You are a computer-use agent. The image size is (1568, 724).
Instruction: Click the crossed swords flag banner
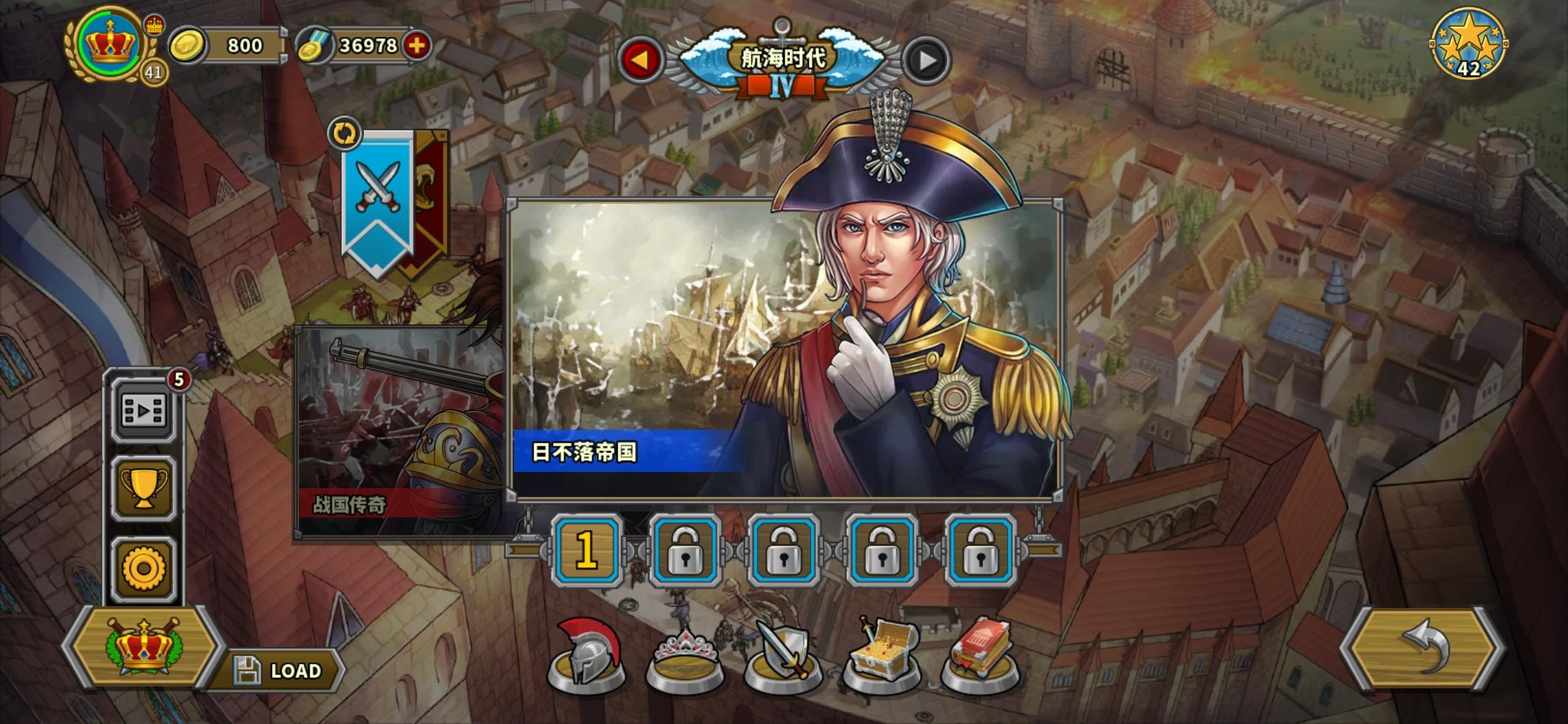click(x=379, y=186)
